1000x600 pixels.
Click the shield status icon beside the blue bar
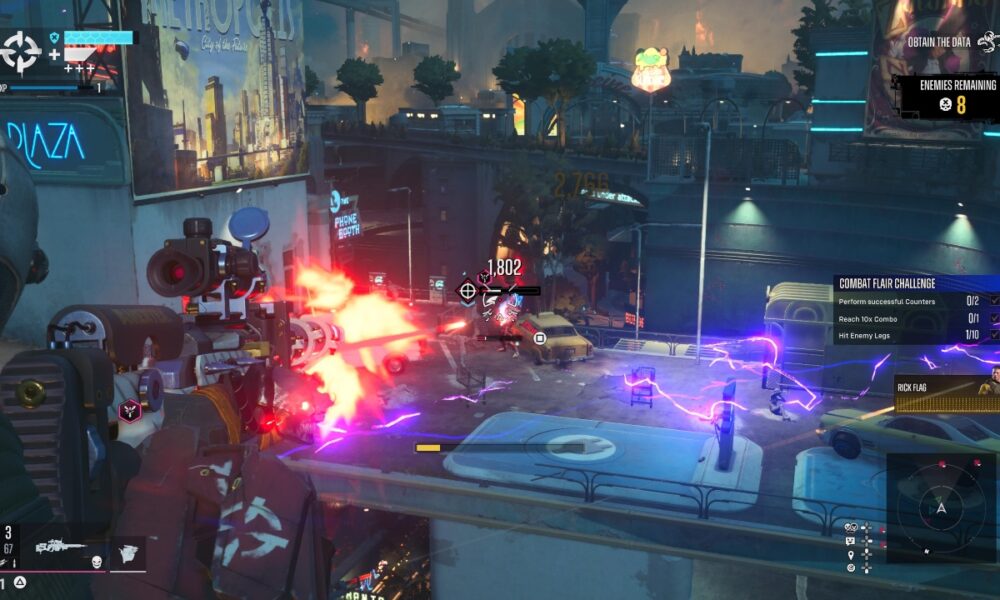click(54, 37)
